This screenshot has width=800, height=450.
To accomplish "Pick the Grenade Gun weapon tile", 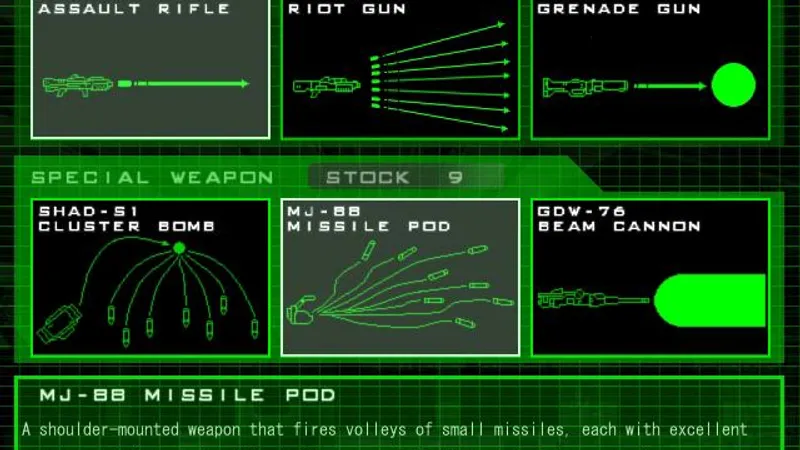I will (x=650, y=70).
